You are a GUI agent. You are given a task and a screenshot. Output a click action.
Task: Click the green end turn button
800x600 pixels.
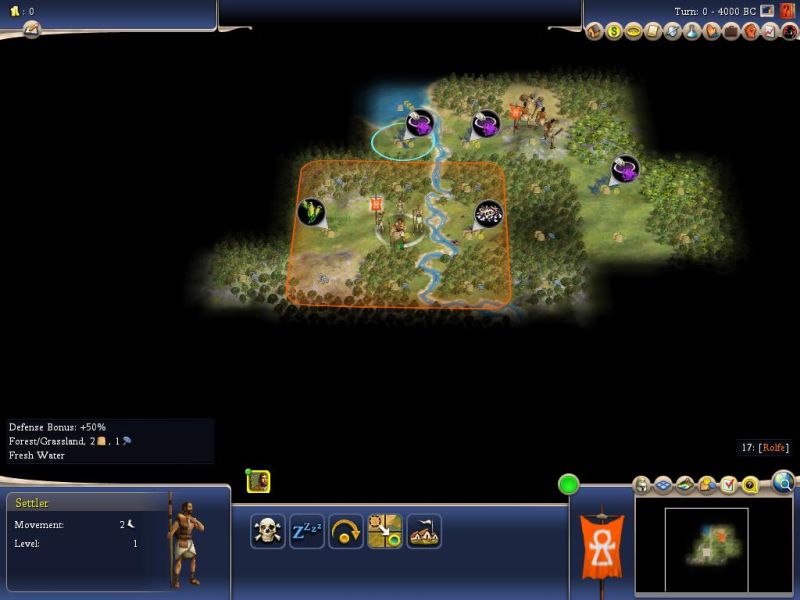click(x=569, y=485)
